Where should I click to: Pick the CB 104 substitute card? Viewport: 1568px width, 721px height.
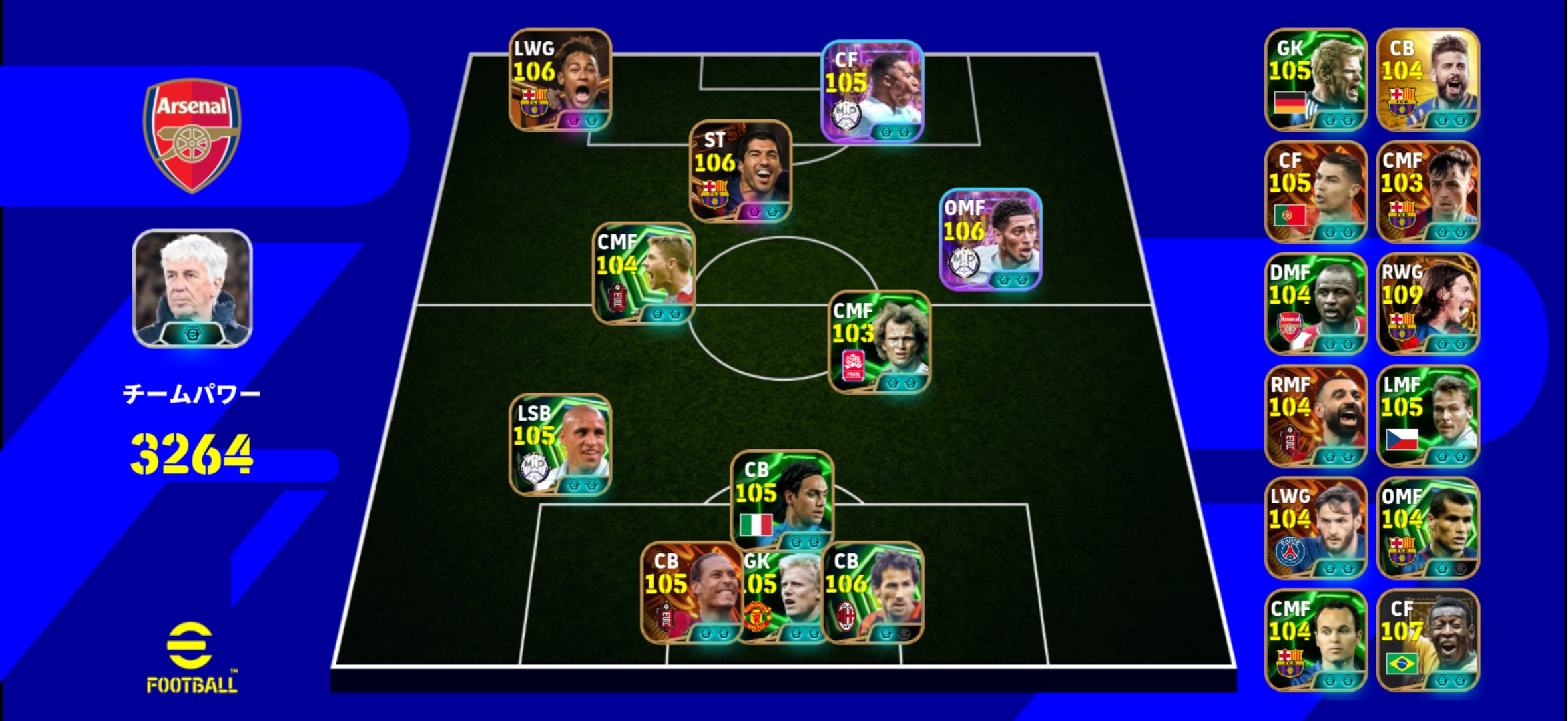click(x=1428, y=79)
